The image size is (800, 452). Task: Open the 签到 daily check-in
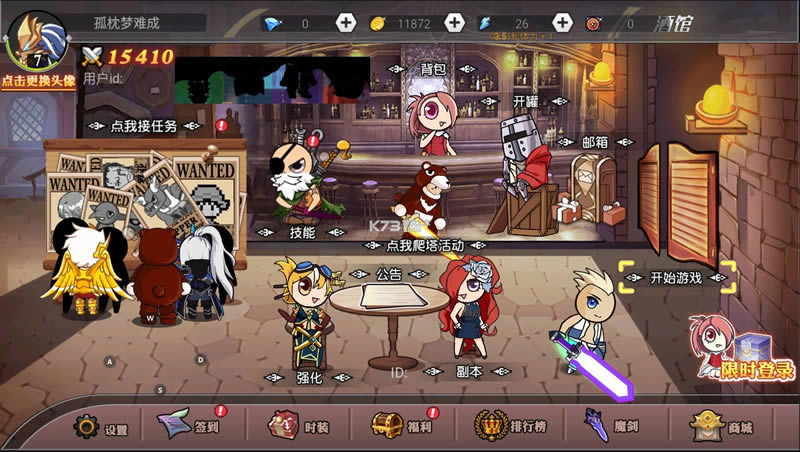point(192,427)
